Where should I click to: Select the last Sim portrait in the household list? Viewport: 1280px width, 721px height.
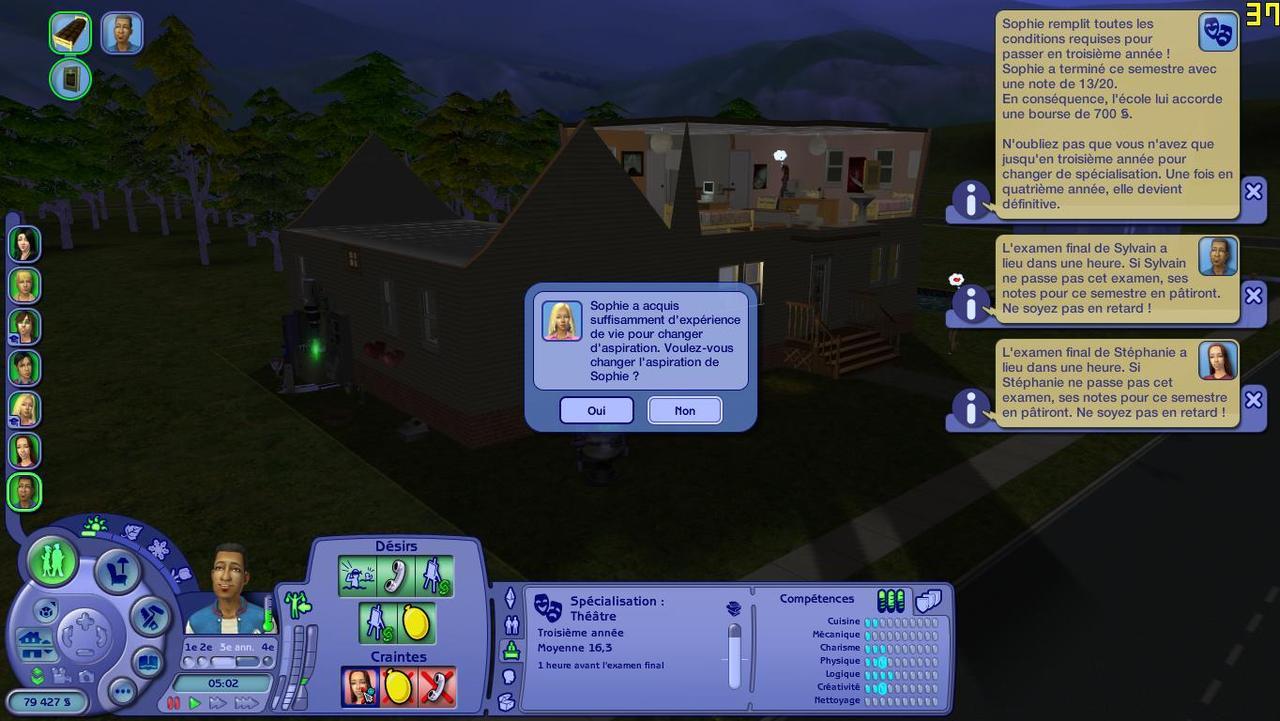(24, 492)
